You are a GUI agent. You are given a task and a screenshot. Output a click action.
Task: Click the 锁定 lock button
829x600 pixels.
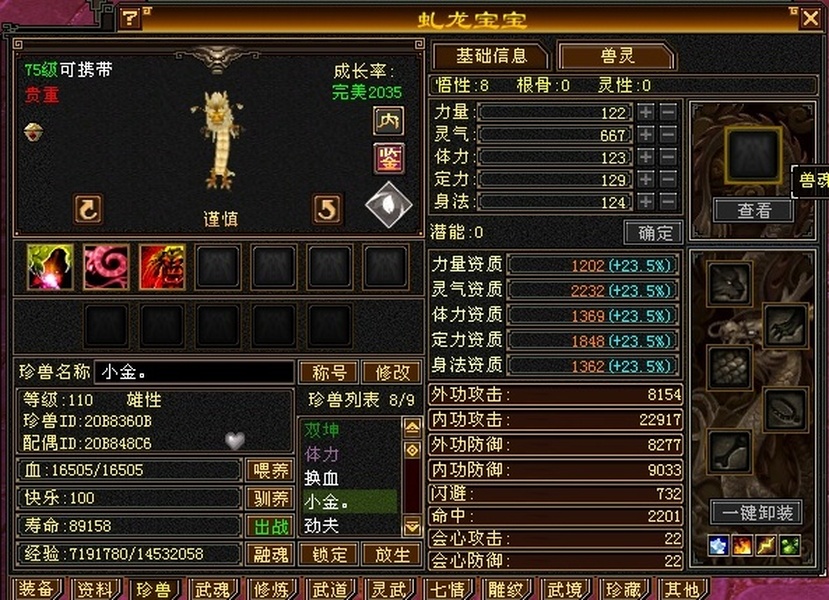[329, 554]
